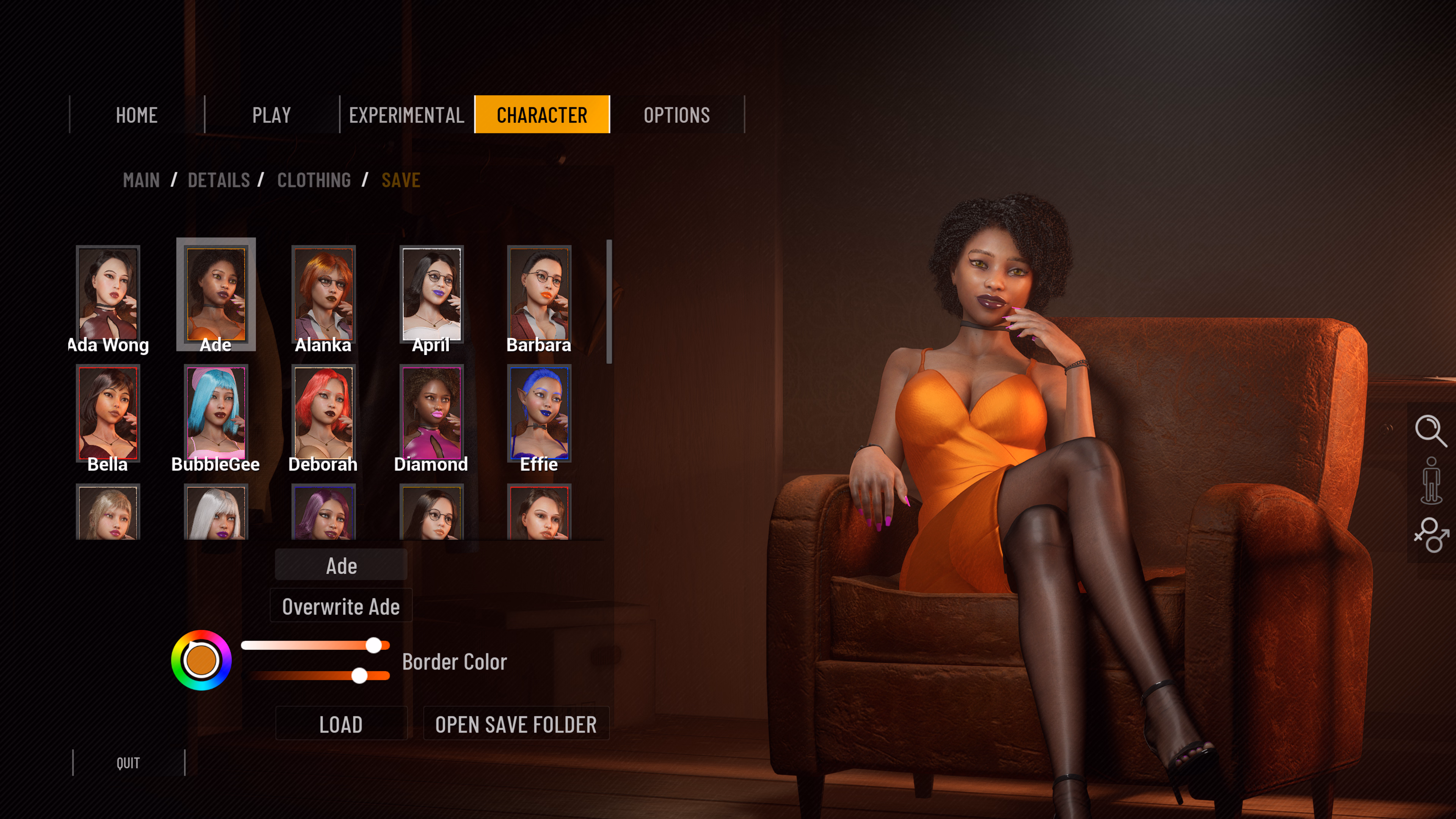The height and width of the screenshot is (819, 1456).
Task: Click the character name input field
Action: click(x=341, y=565)
